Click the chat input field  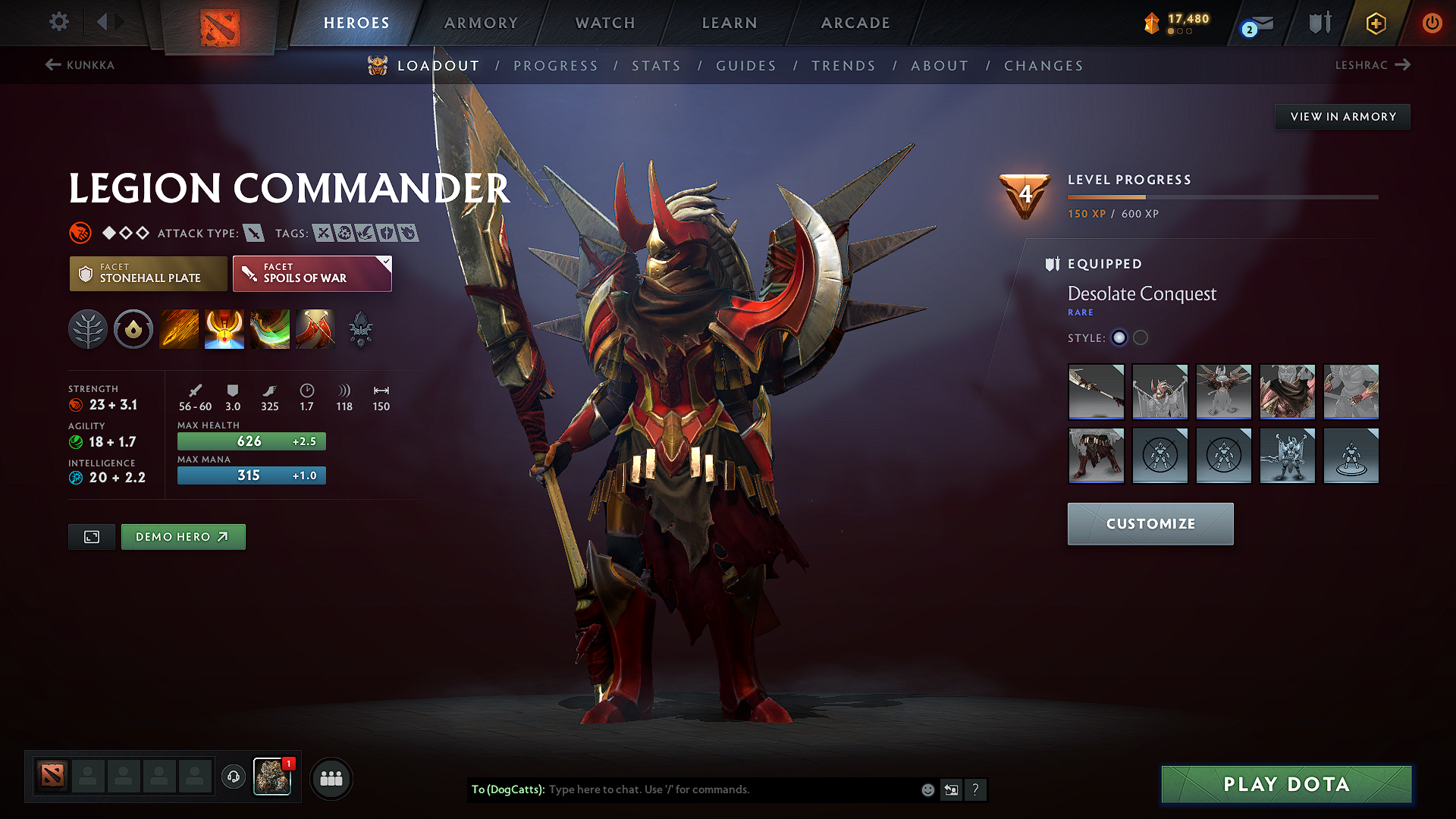[x=720, y=789]
